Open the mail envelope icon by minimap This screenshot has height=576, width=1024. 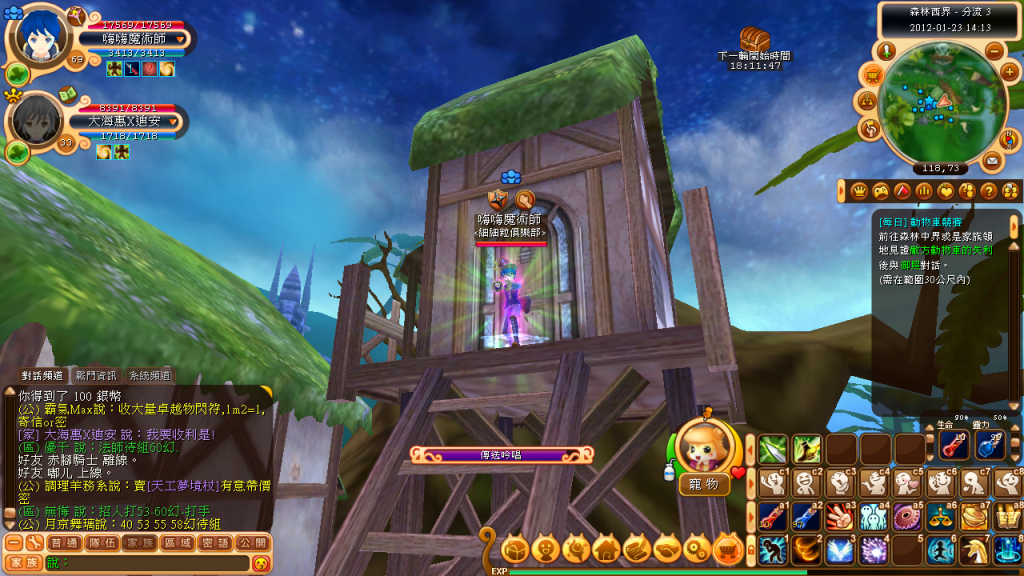pyautogui.click(x=992, y=159)
